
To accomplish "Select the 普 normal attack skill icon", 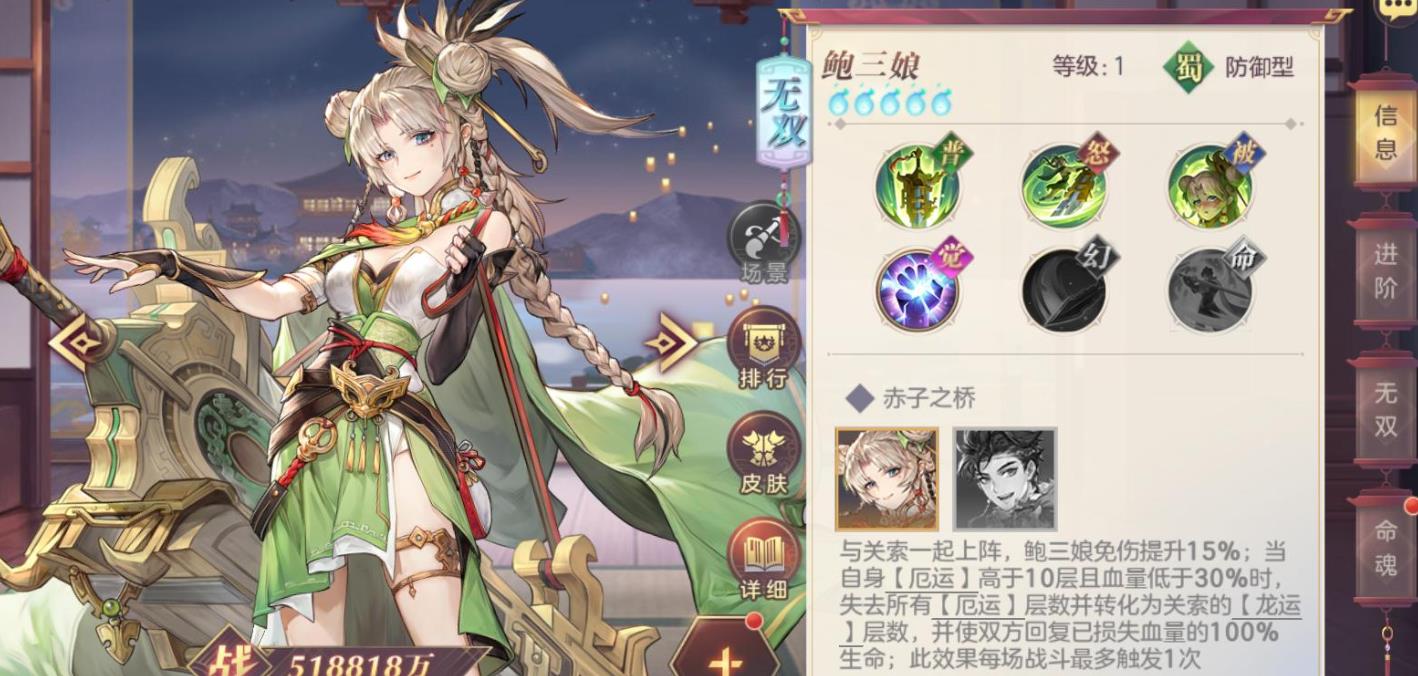I will coord(918,185).
